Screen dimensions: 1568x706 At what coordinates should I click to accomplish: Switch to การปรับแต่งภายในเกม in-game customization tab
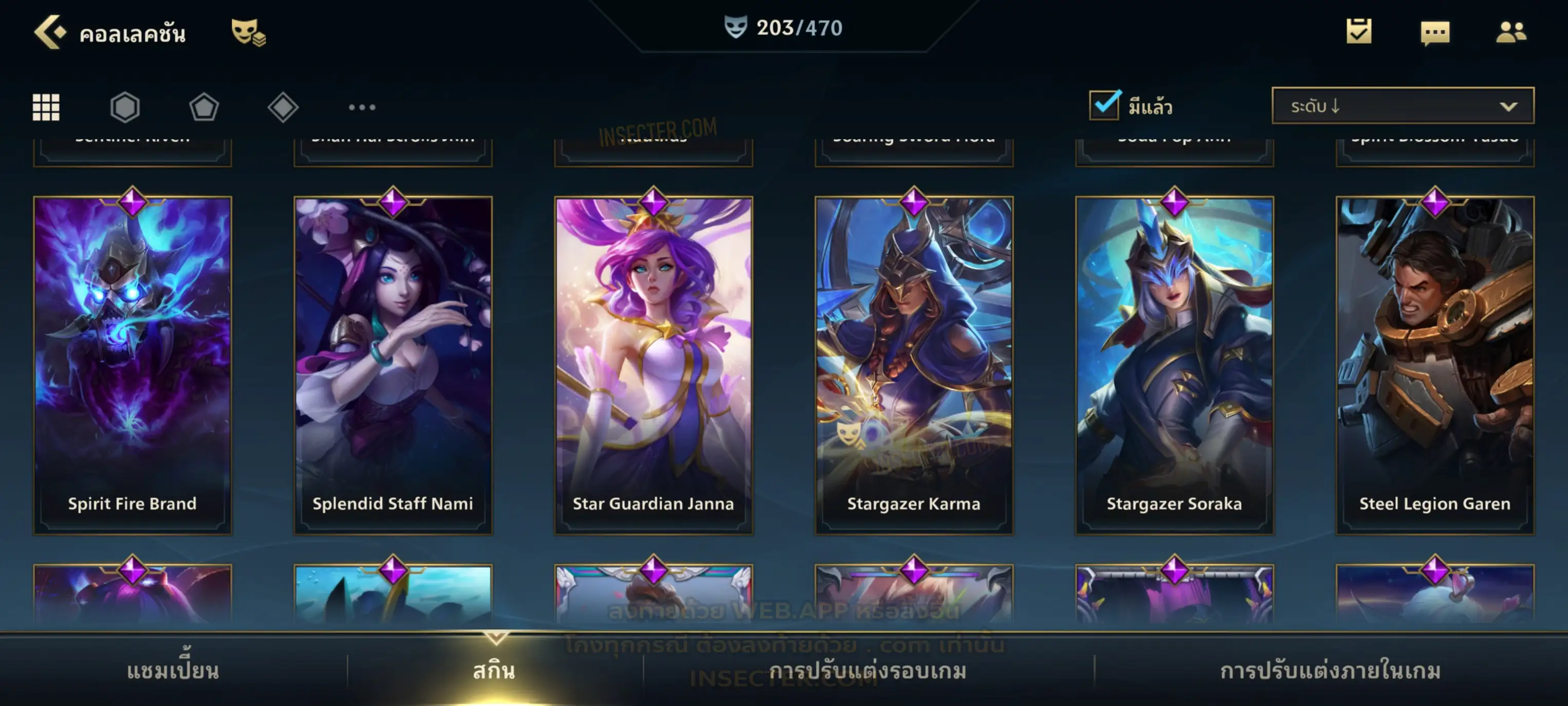1330,671
